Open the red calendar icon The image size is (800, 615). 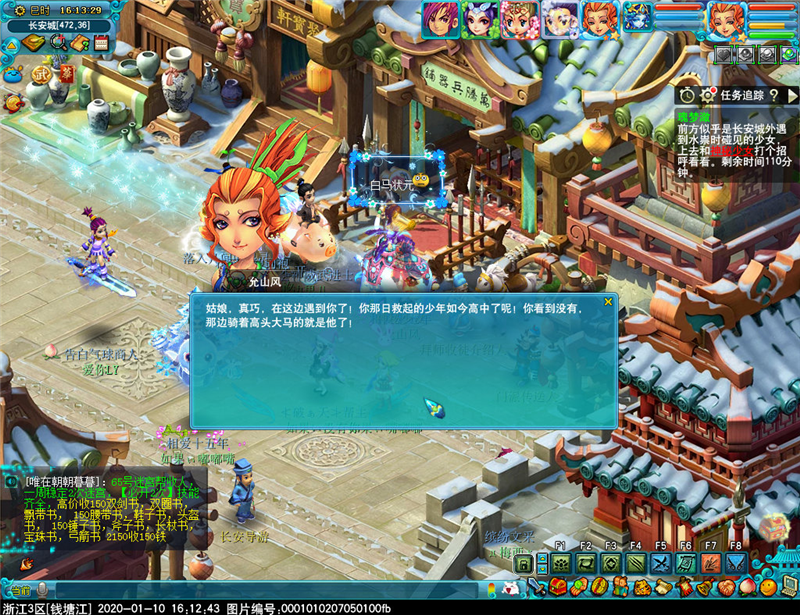tap(101, 42)
